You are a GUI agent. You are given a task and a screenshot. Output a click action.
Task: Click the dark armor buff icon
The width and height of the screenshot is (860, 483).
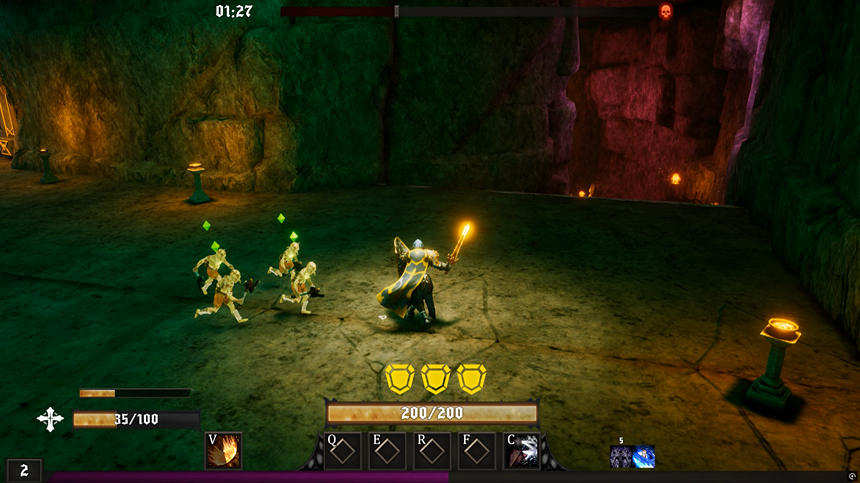(x=621, y=457)
